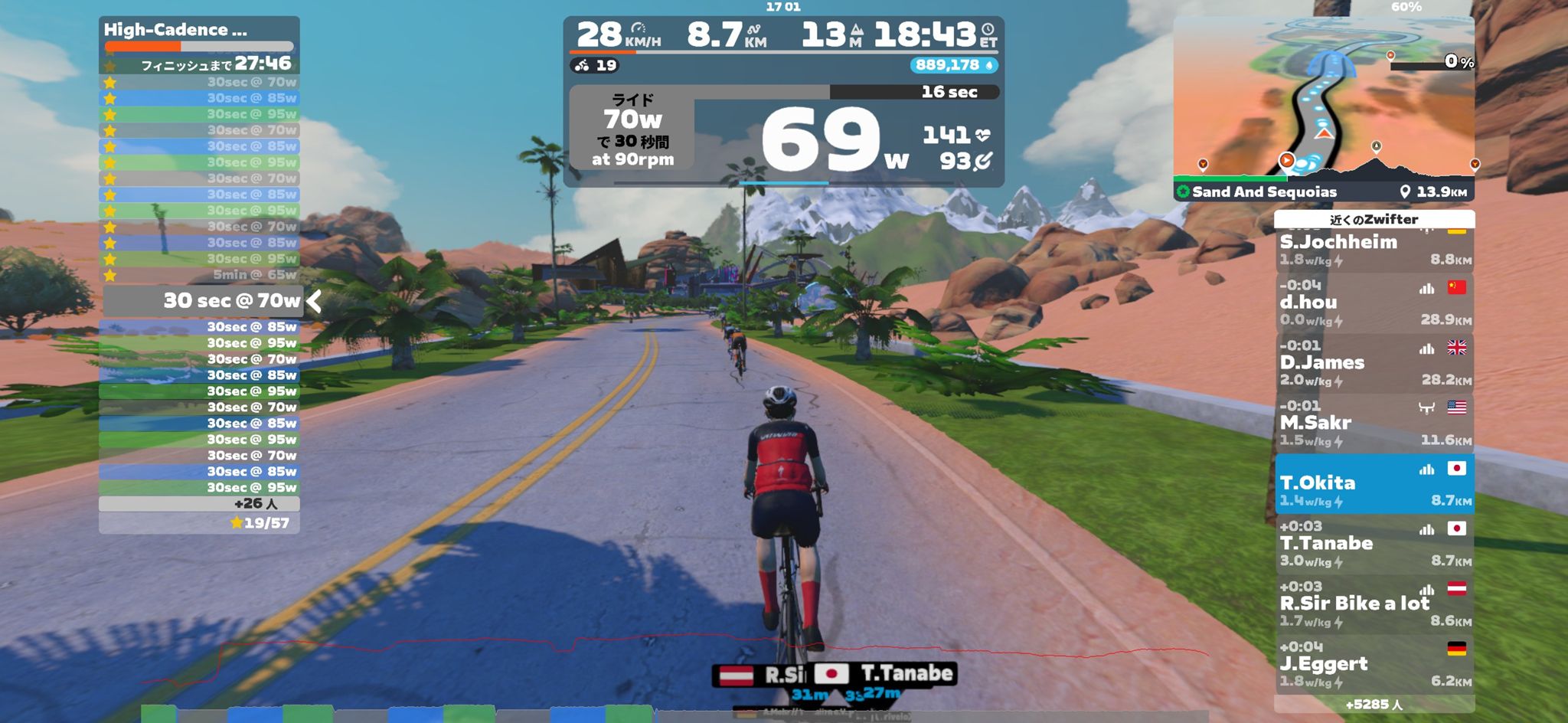The width and height of the screenshot is (1568, 723).
Task: Open the High-Cadence workout header
Action: [x=199, y=31]
